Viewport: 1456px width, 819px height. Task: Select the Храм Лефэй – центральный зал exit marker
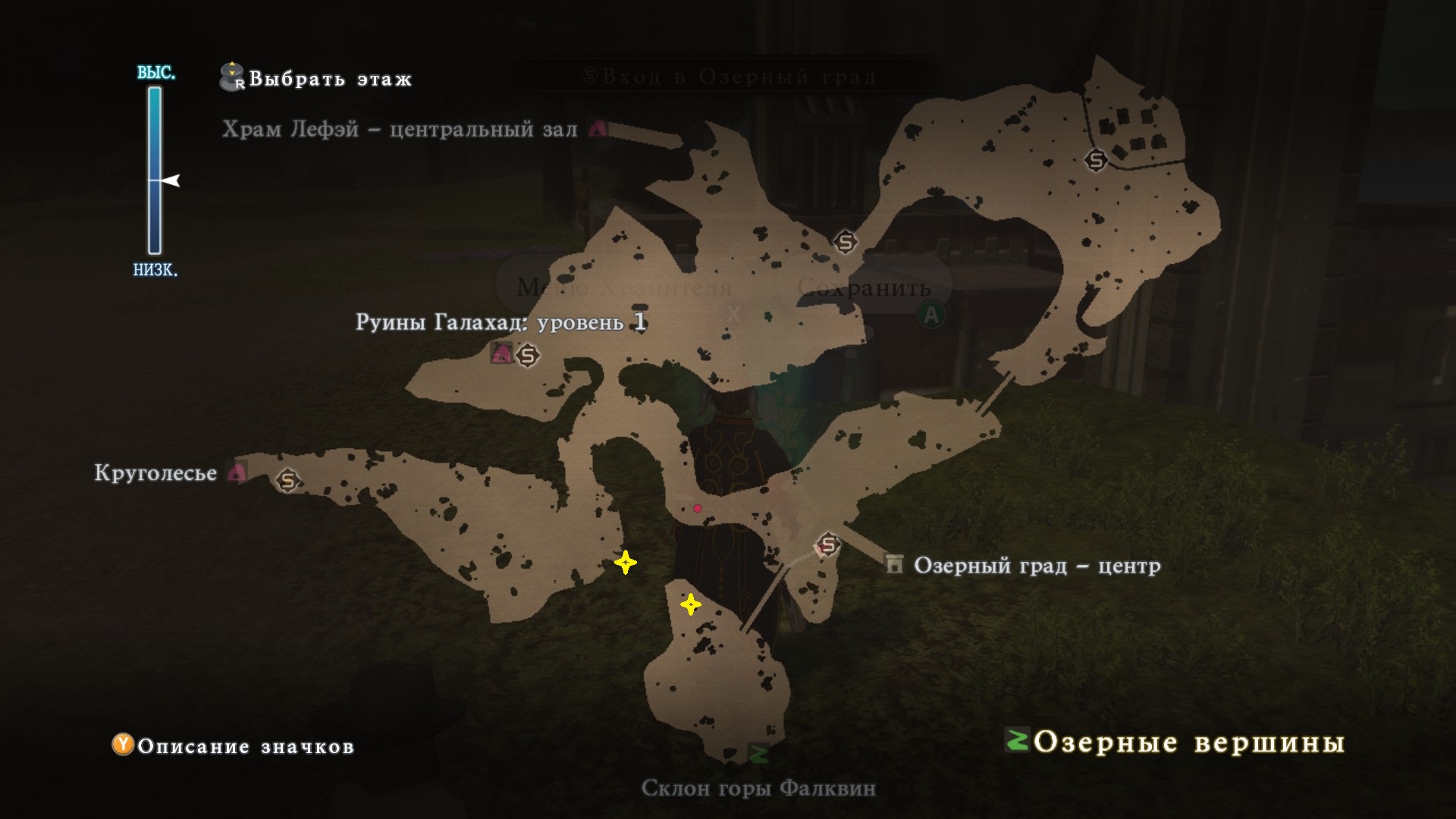coord(598,128)
